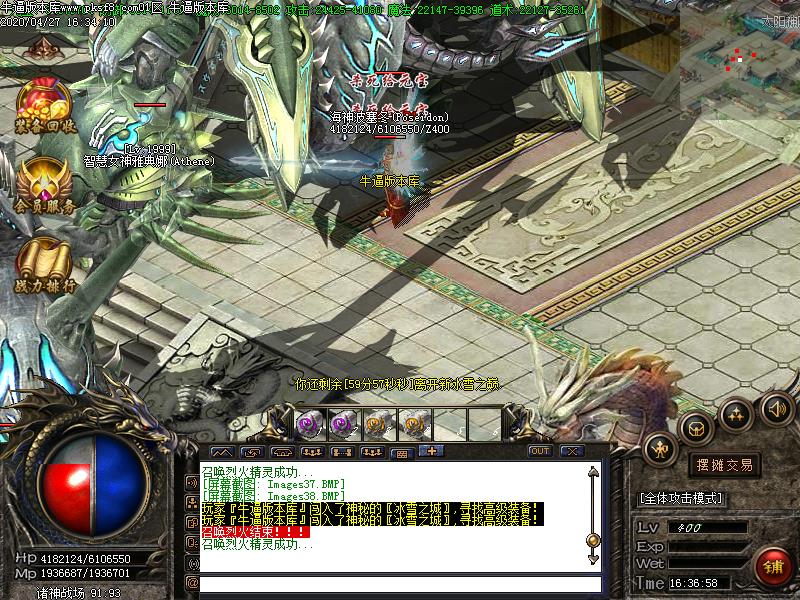Open the 会员服务 member services icon
Viewport: 800px width, 600px height.
[x=45, y=186]
